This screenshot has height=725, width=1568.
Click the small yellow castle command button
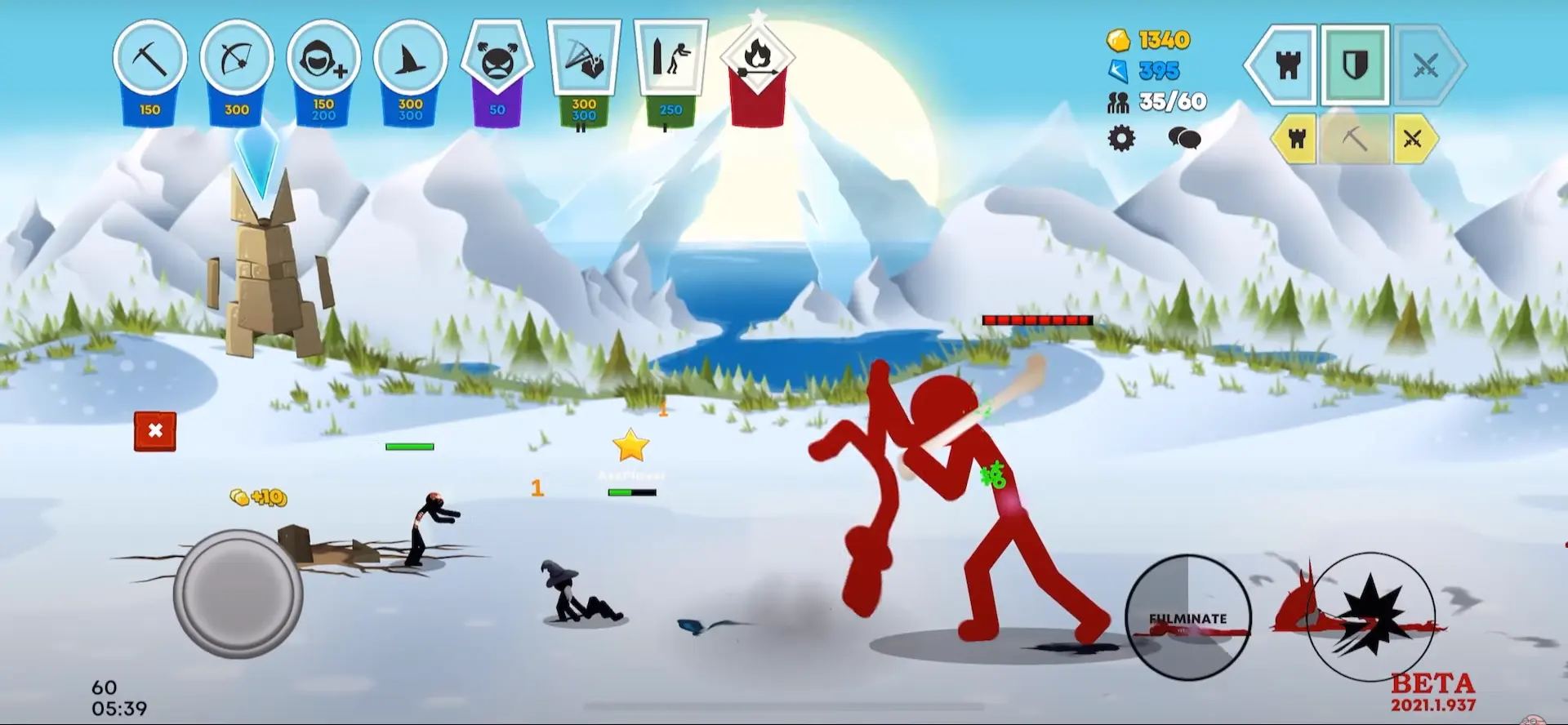coord(1296,140)
